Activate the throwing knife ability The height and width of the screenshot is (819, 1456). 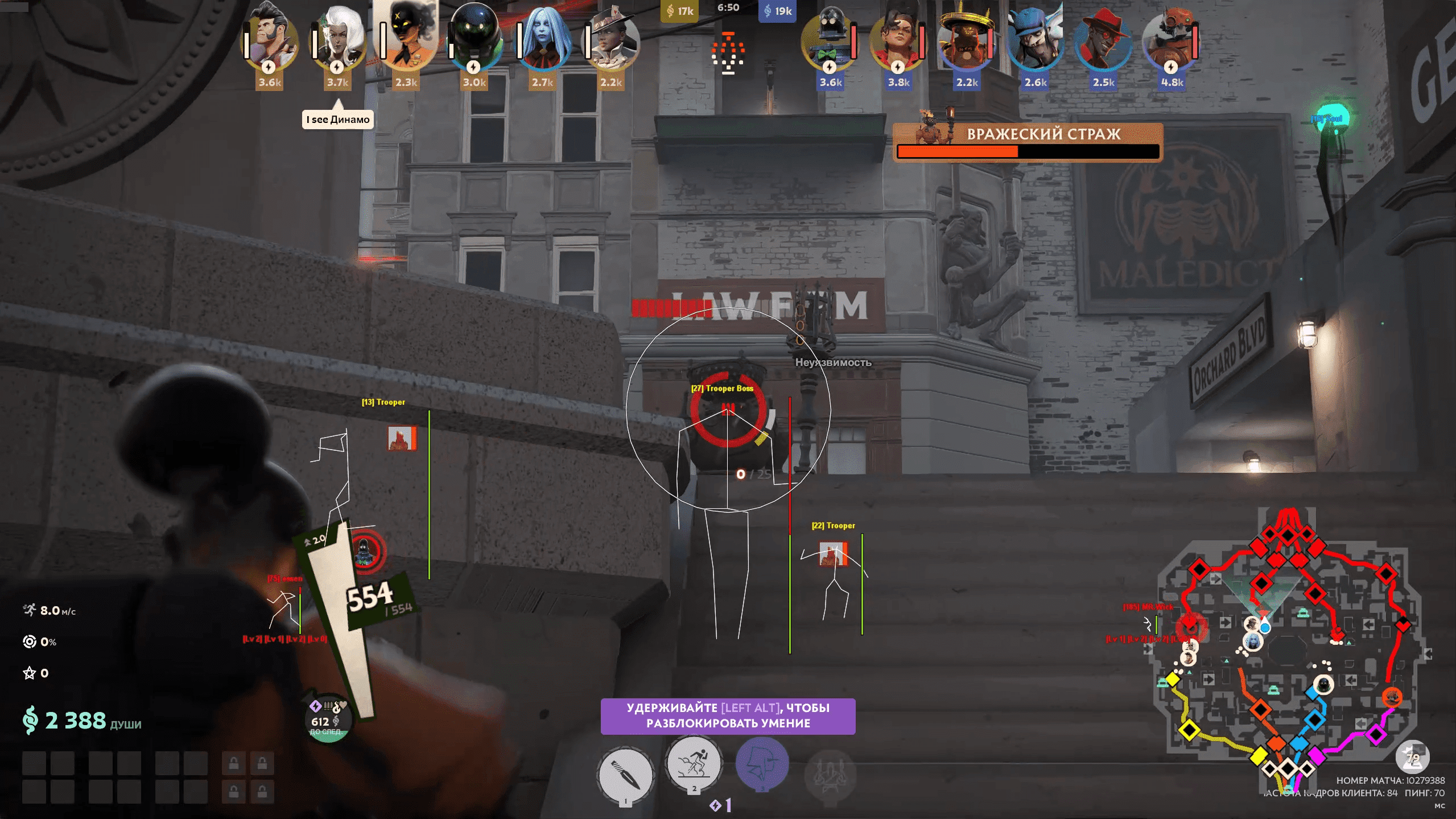[625, 775]
